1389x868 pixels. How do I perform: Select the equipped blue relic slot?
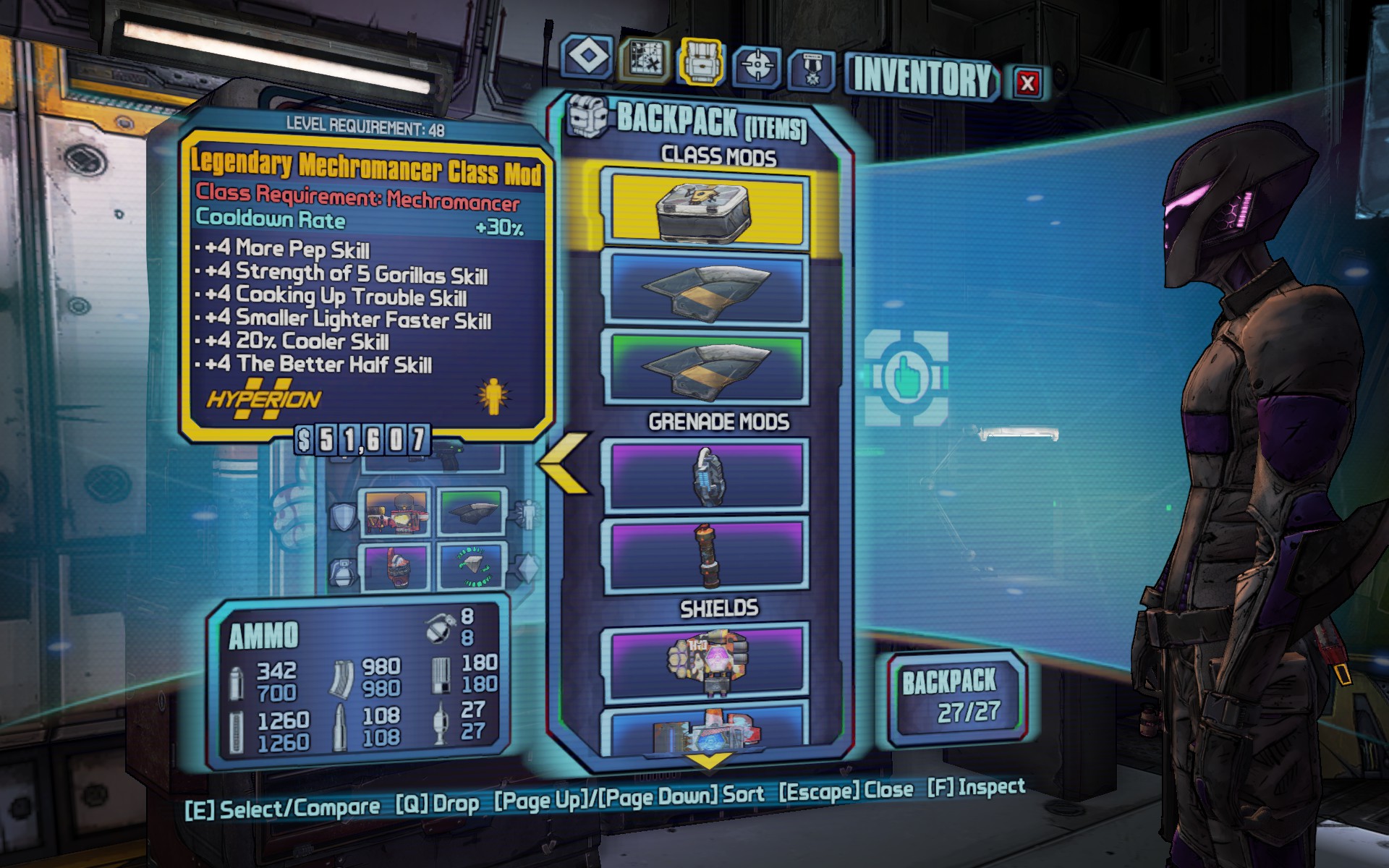tap(472, 566)
